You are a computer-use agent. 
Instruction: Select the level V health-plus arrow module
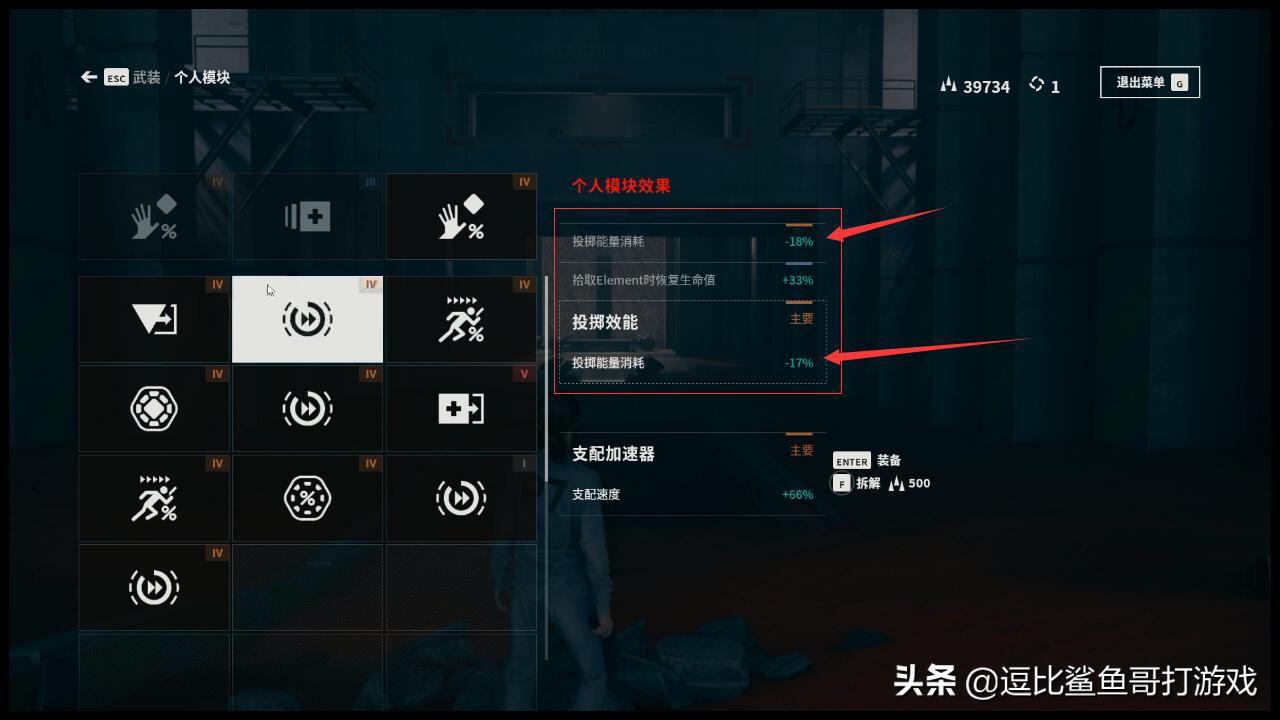[461, 409]
